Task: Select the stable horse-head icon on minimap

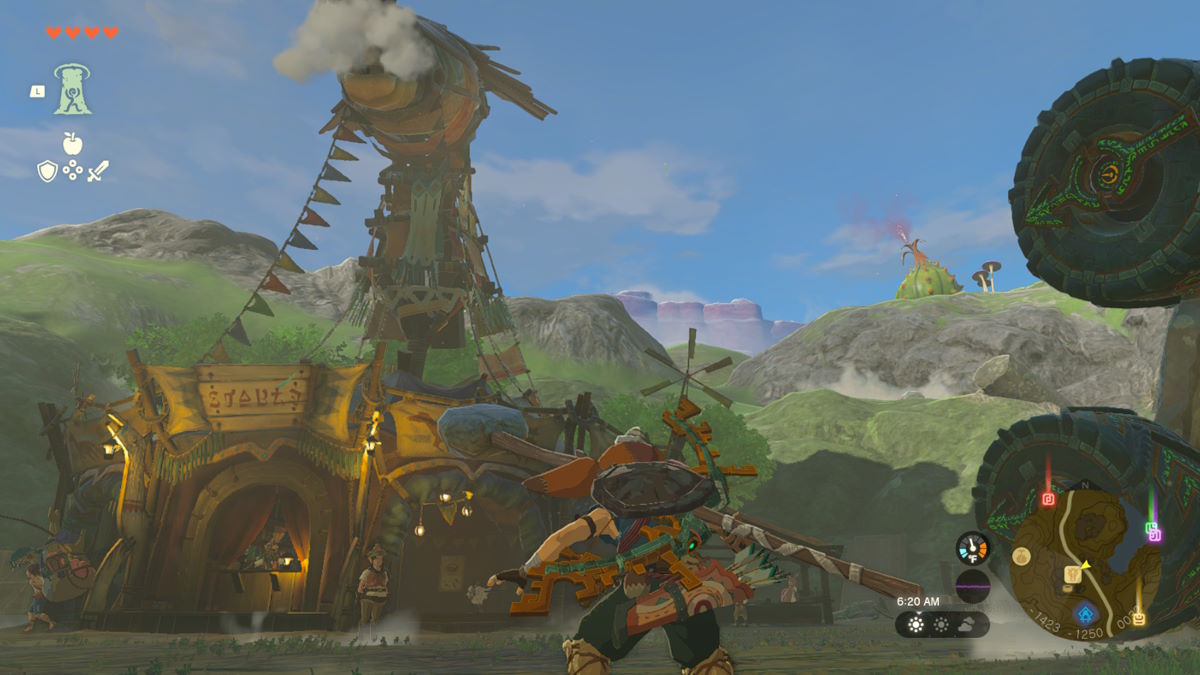Action: pos(1073,573)
